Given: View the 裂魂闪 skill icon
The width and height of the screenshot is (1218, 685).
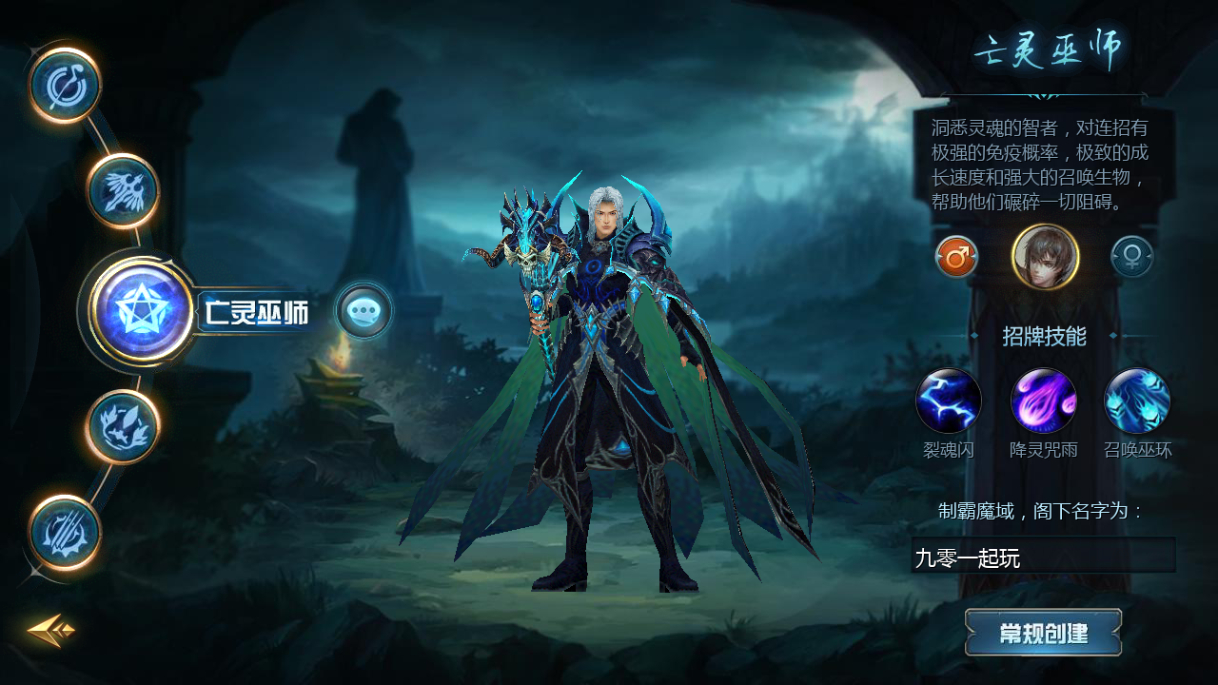Looking at the screenshot, I should coord(948,401).
